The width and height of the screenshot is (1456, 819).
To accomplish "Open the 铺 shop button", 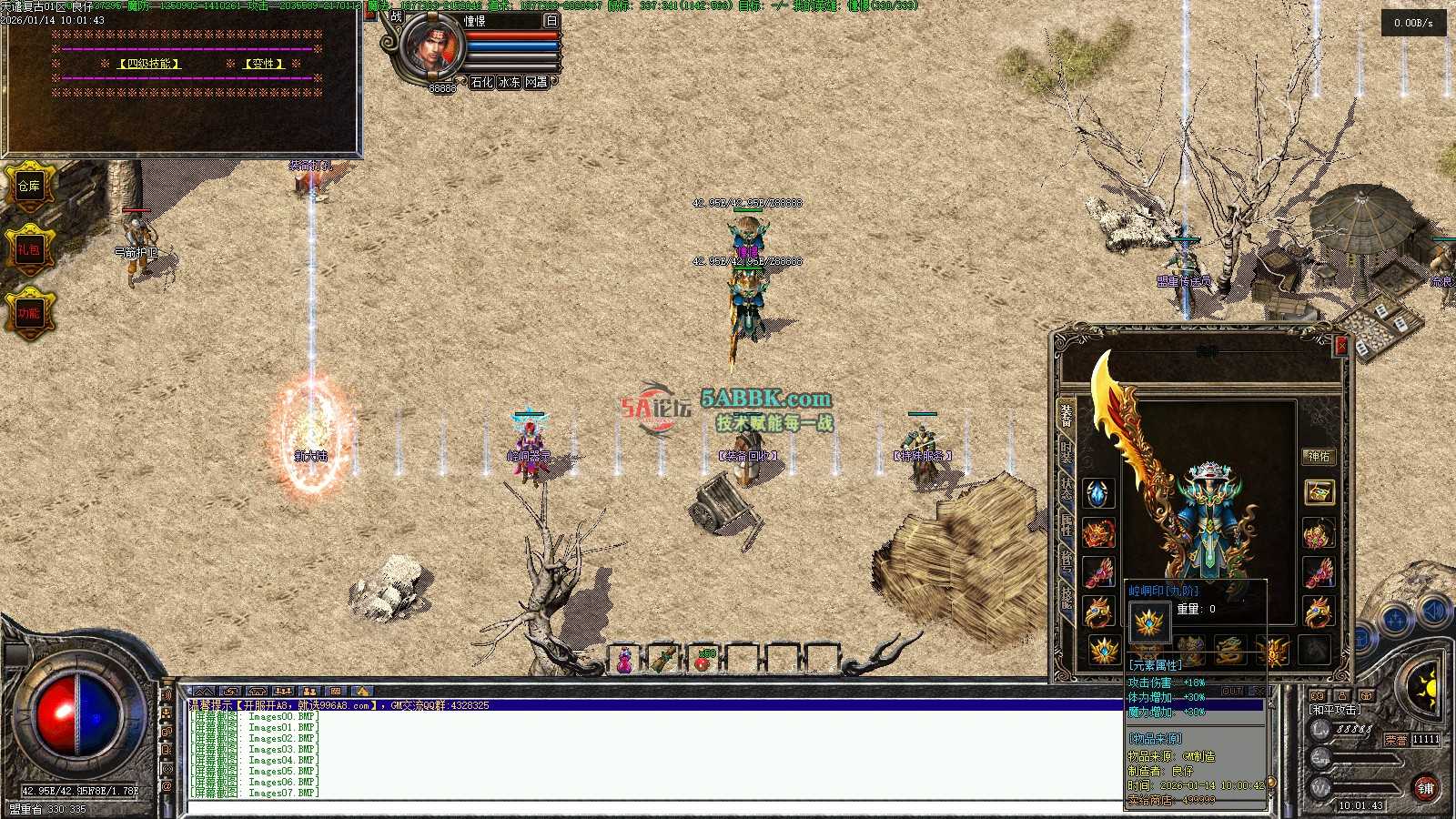I will point(1425,788).
